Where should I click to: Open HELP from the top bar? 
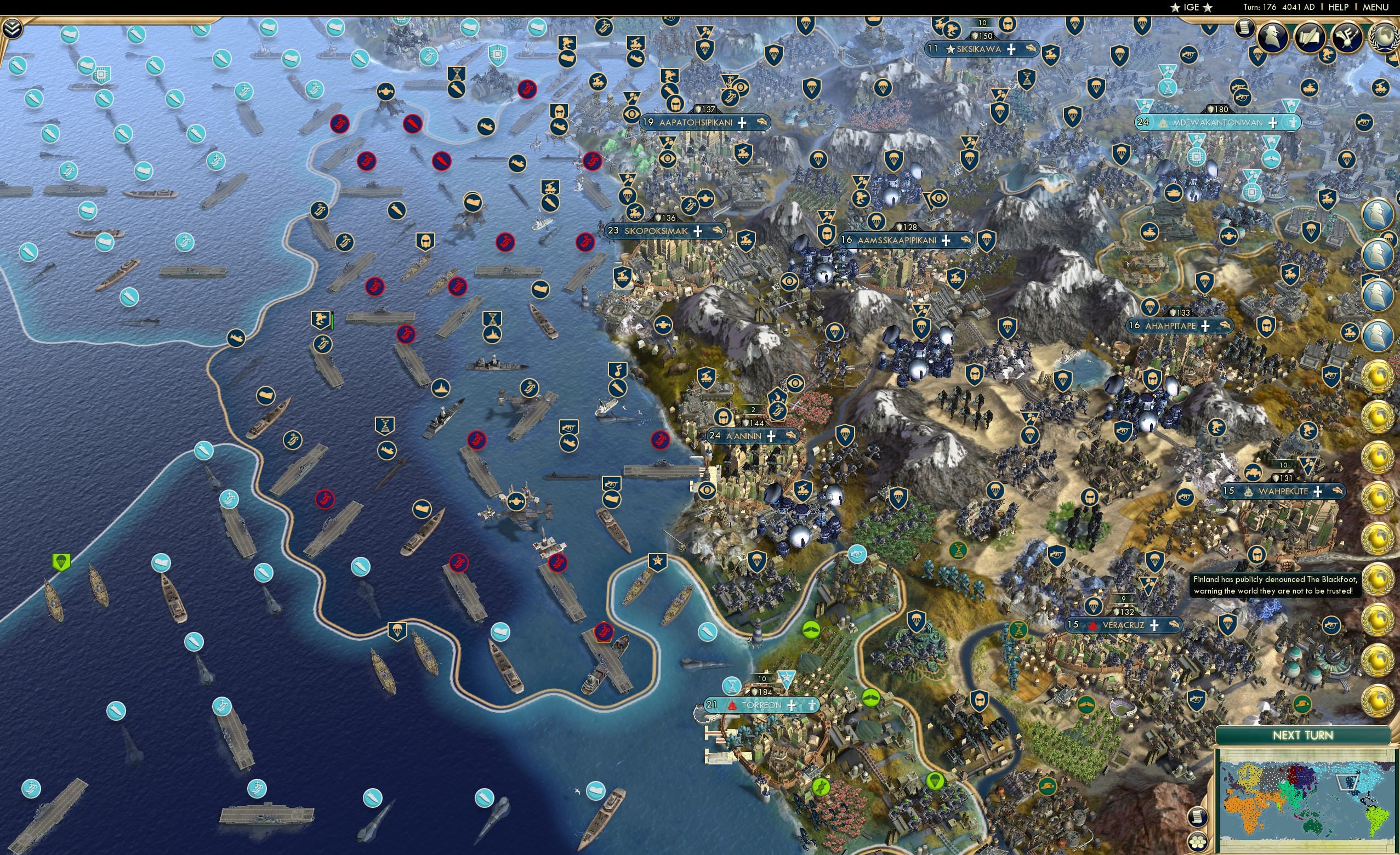coord(1339,7)
